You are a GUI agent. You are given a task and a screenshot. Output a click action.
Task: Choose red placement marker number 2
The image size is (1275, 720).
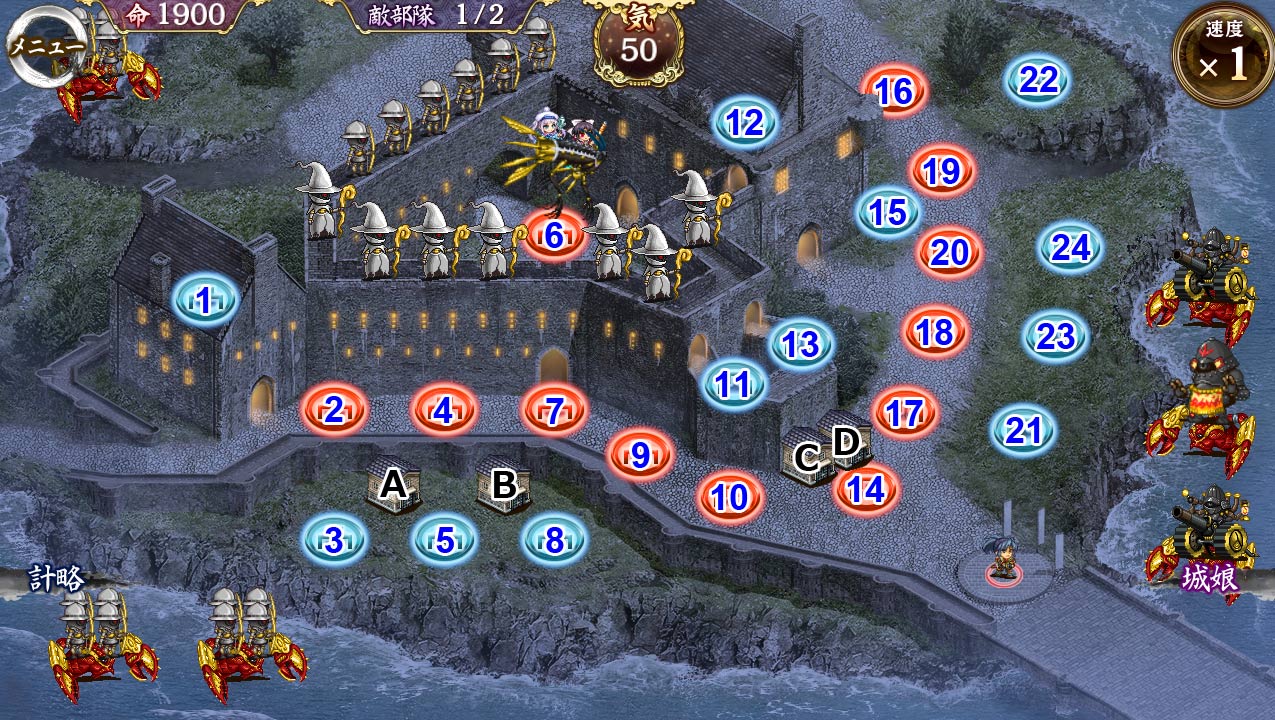coord(335,408)
